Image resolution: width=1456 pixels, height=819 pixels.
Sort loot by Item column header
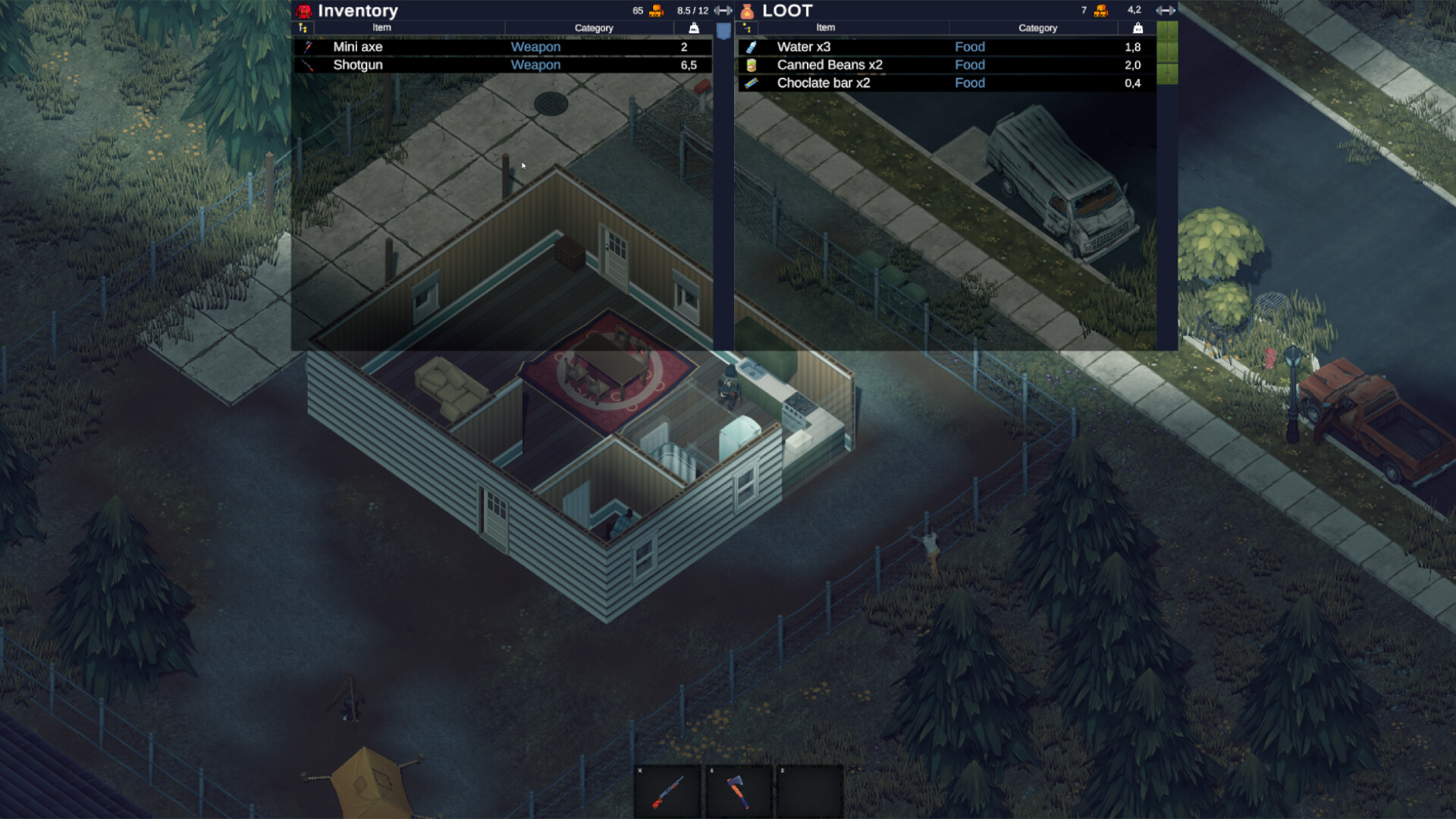pyautogui.click(x=825, y=28)
